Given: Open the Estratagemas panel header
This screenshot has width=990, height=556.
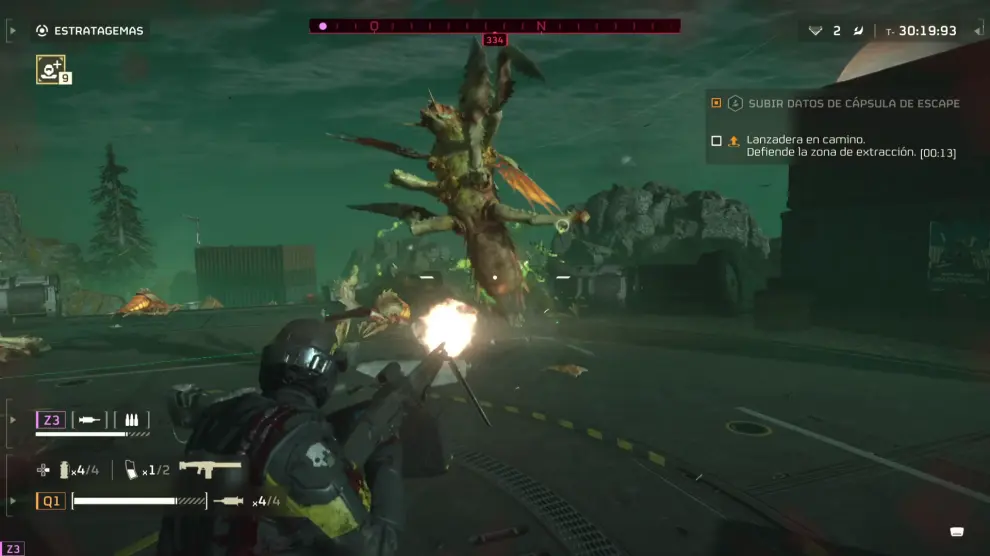Looking at the screenshot, I should point(98,31).
